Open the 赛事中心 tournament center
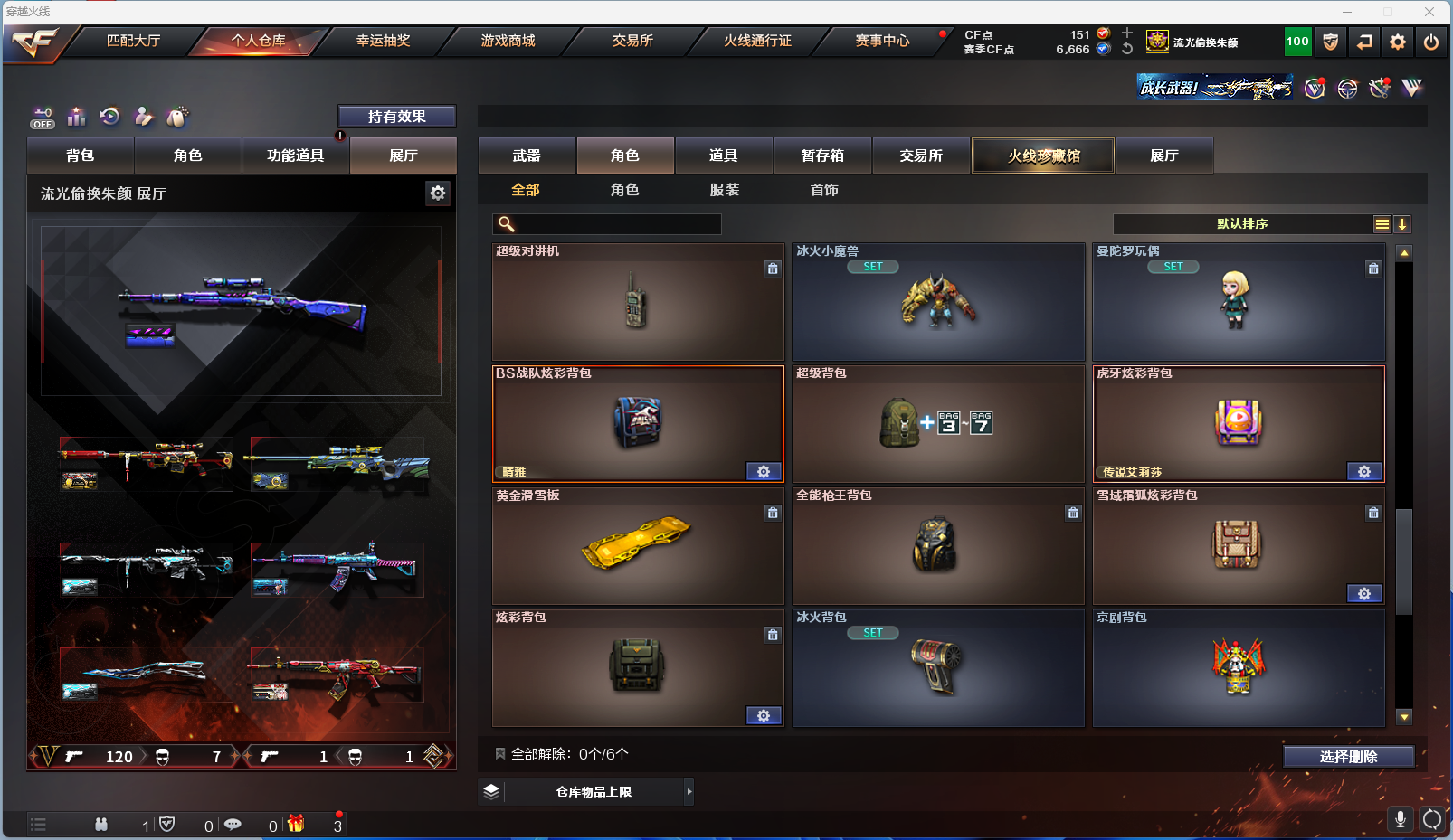1453x840 pixels. pos(882,41)
